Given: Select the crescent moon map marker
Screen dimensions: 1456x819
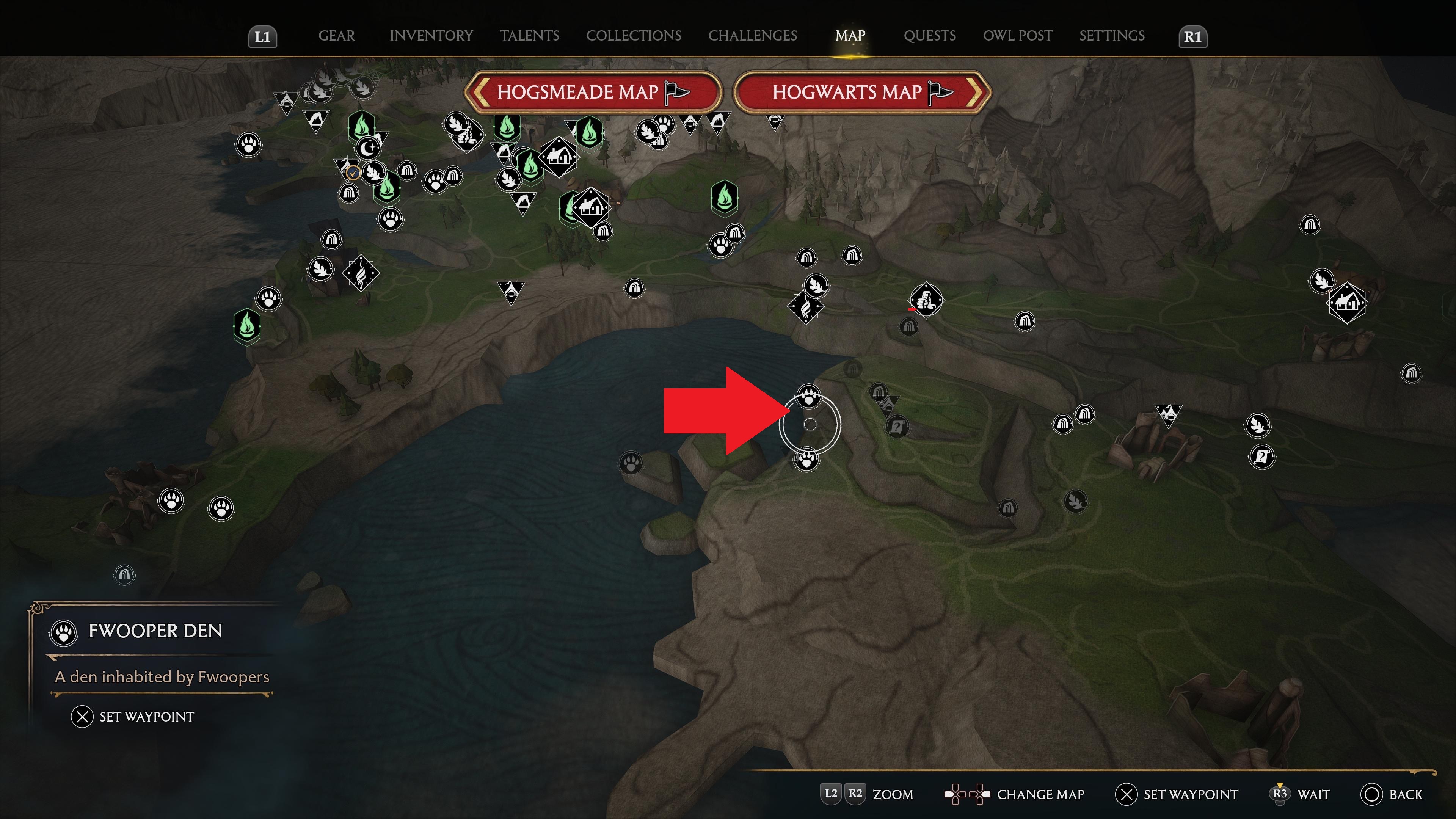Looking at the screenshot, I should coord(369,149).
